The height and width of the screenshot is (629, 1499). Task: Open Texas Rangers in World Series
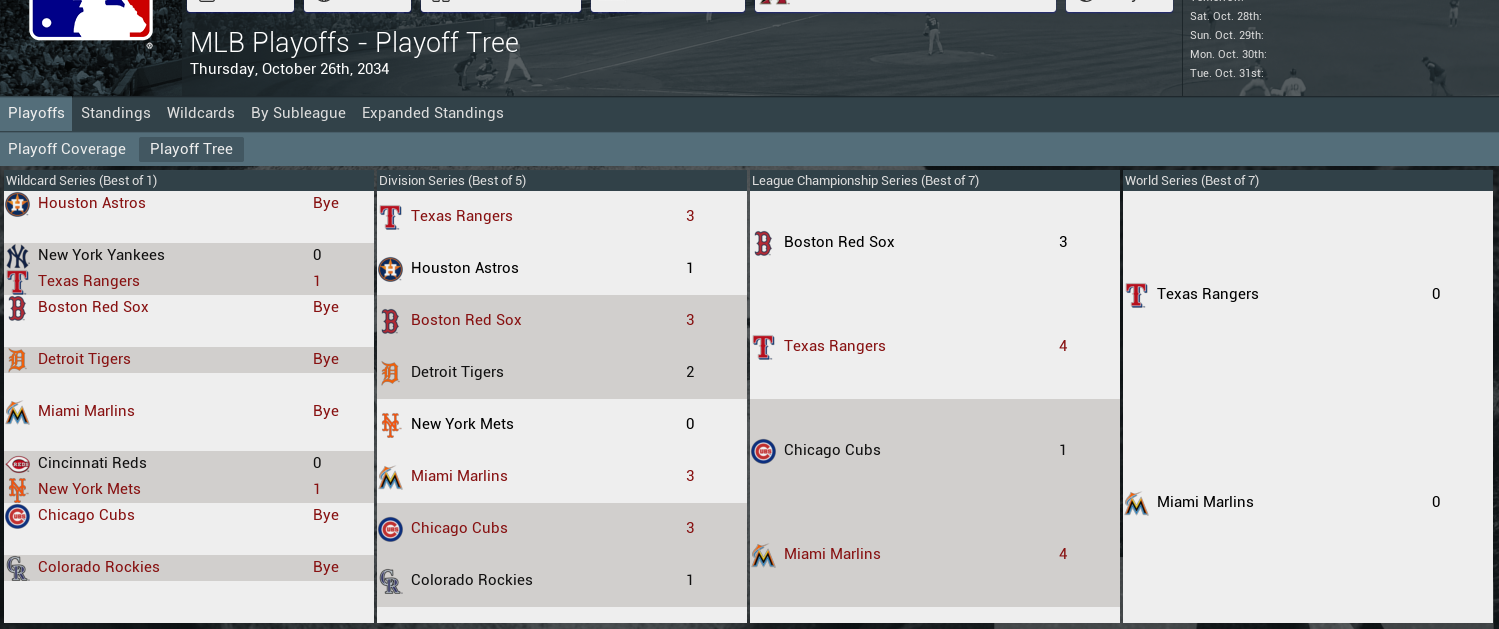click(1207, 294)
